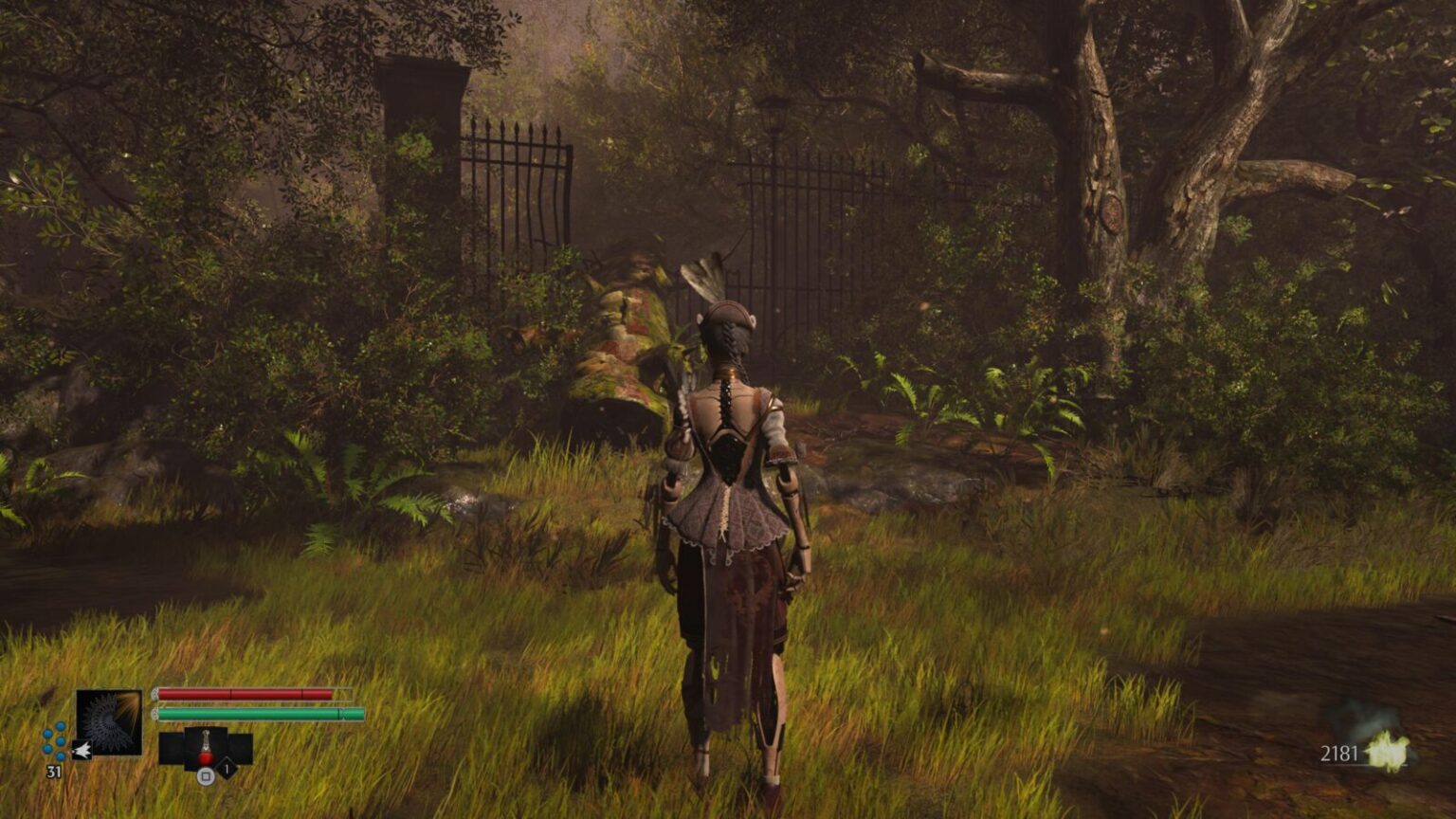Select the empty quickslot left of the potion
Screen dimensions: 1456x819
pos(171,748)
